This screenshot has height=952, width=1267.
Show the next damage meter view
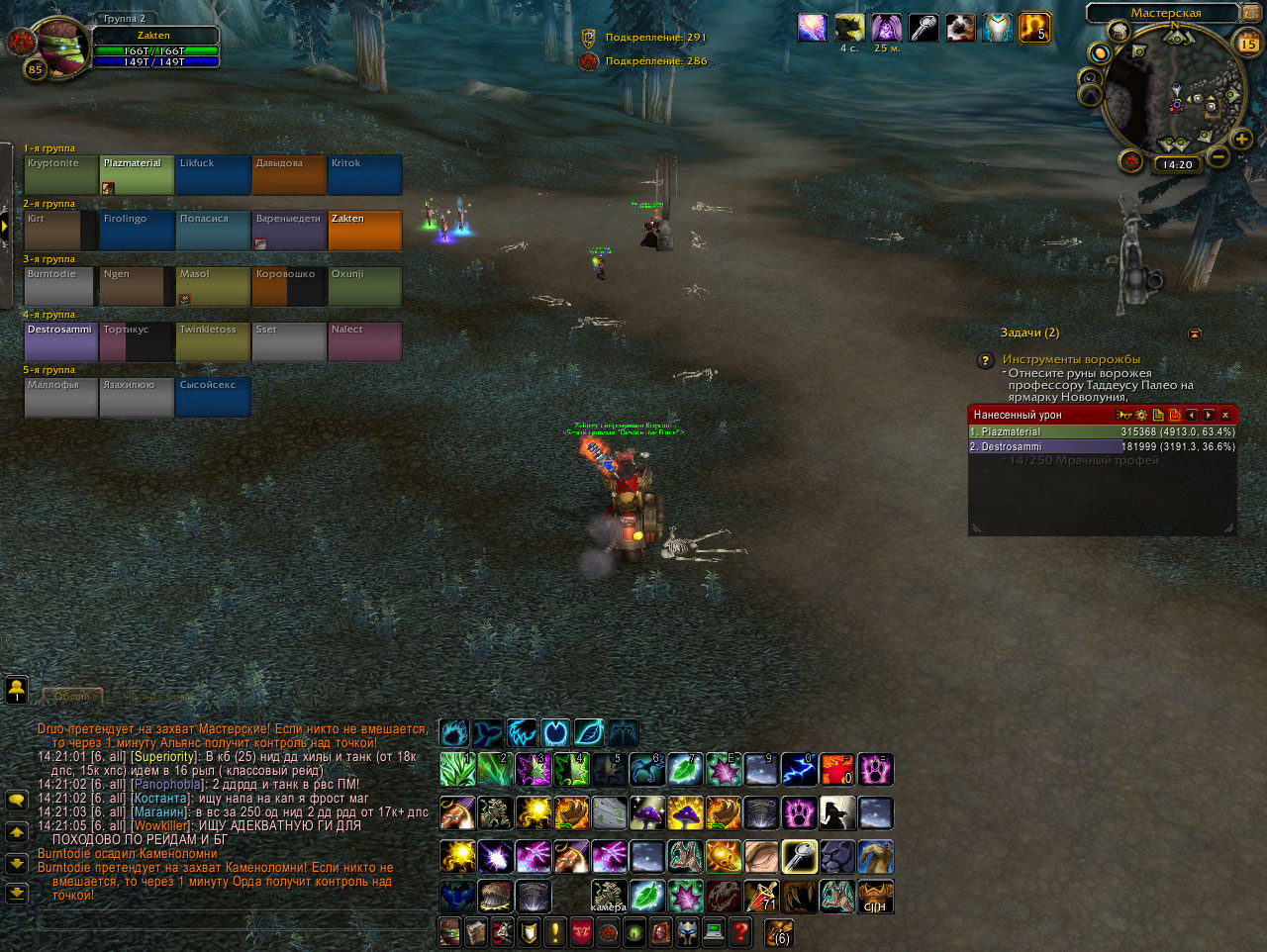click(1209, 416)
